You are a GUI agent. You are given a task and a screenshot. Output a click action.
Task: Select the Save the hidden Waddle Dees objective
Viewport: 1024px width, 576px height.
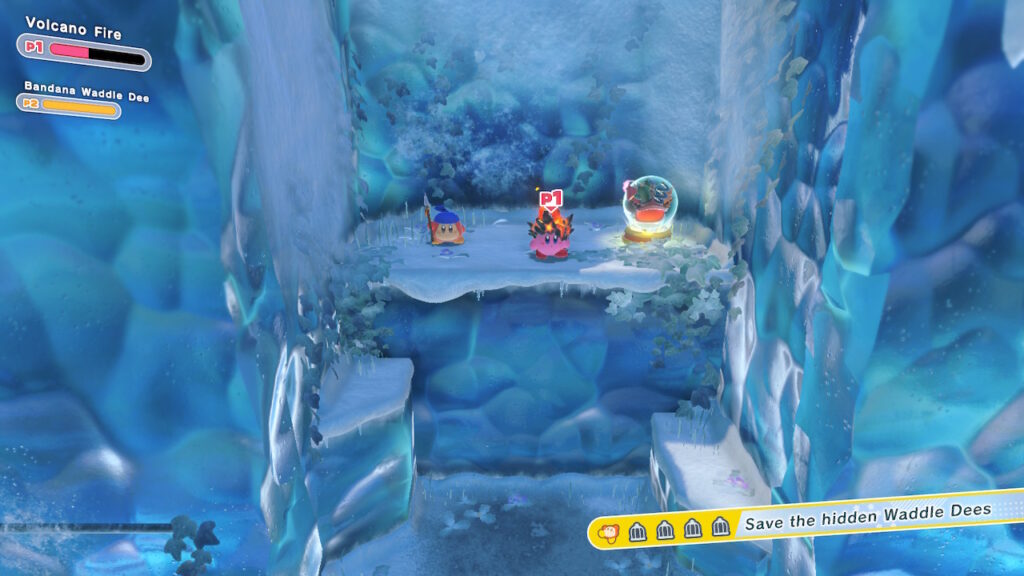(866, 511)
